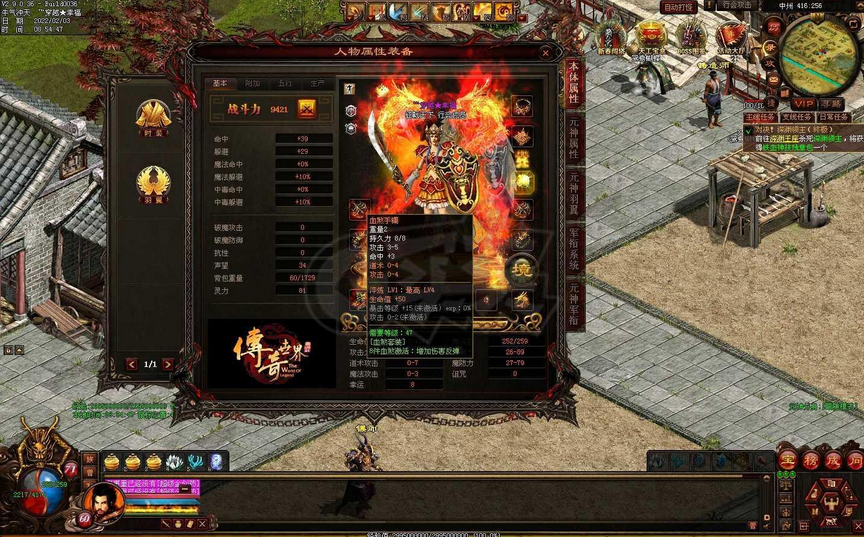
Task: Click the 战斗力 combat power icon button
Action: click(307, 109)
